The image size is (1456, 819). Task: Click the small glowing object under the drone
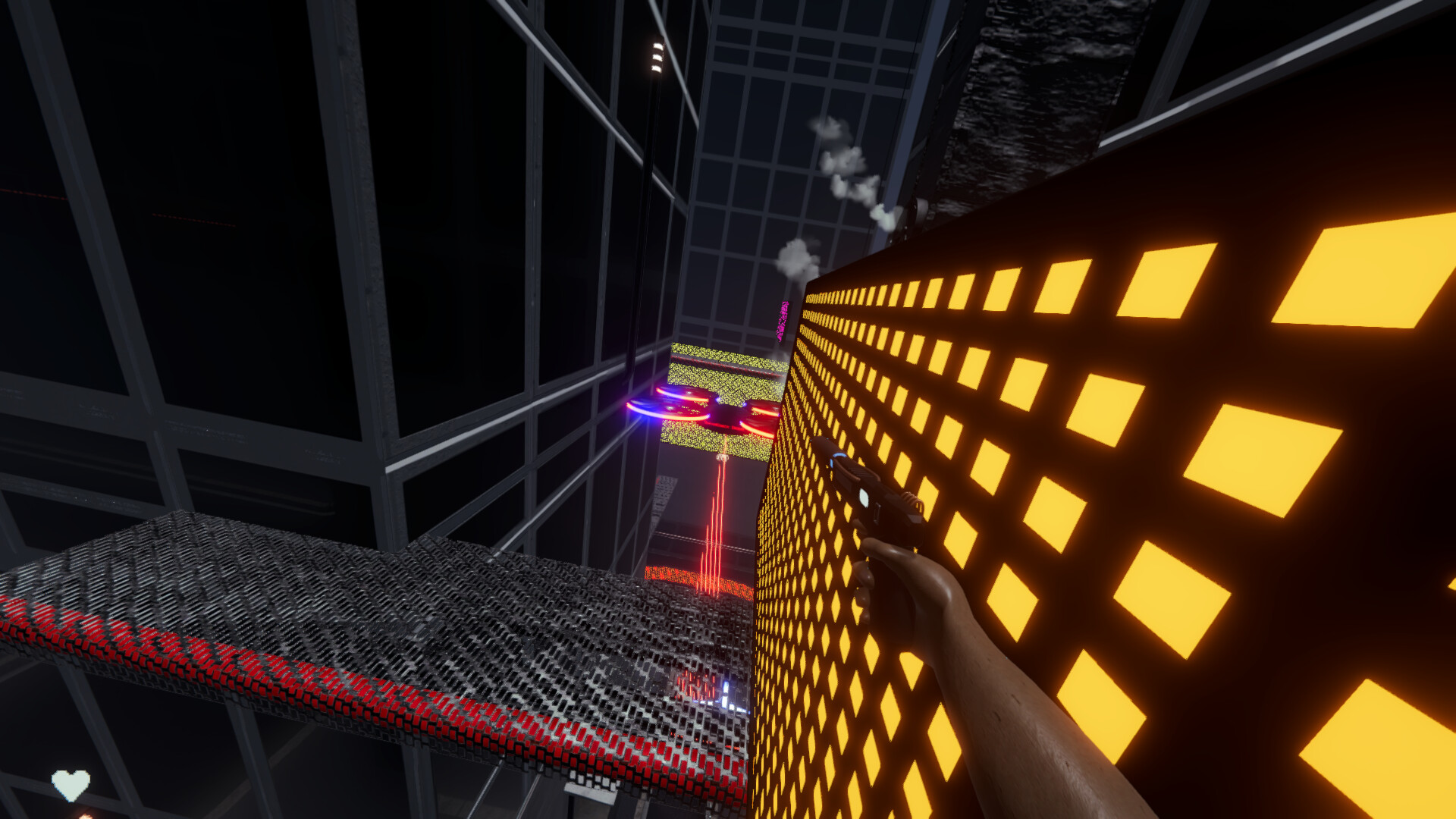coord(723,457)
